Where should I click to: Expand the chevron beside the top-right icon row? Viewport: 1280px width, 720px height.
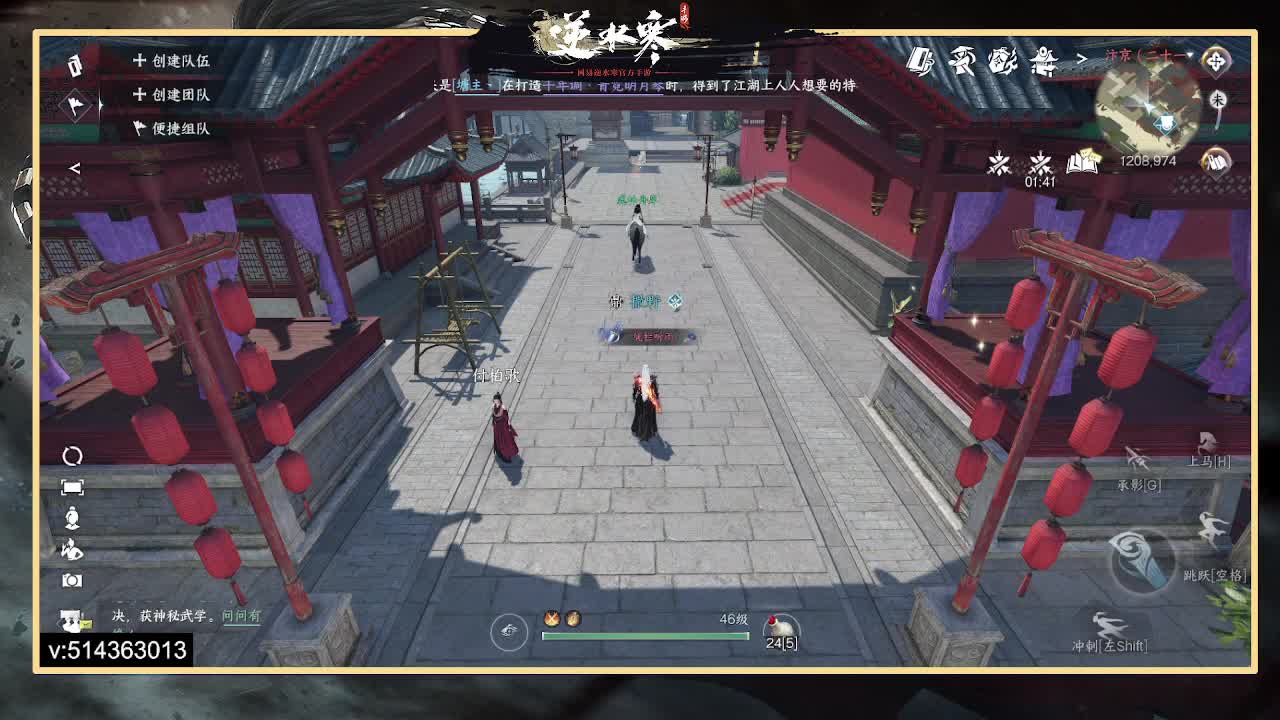[1082, 60]
